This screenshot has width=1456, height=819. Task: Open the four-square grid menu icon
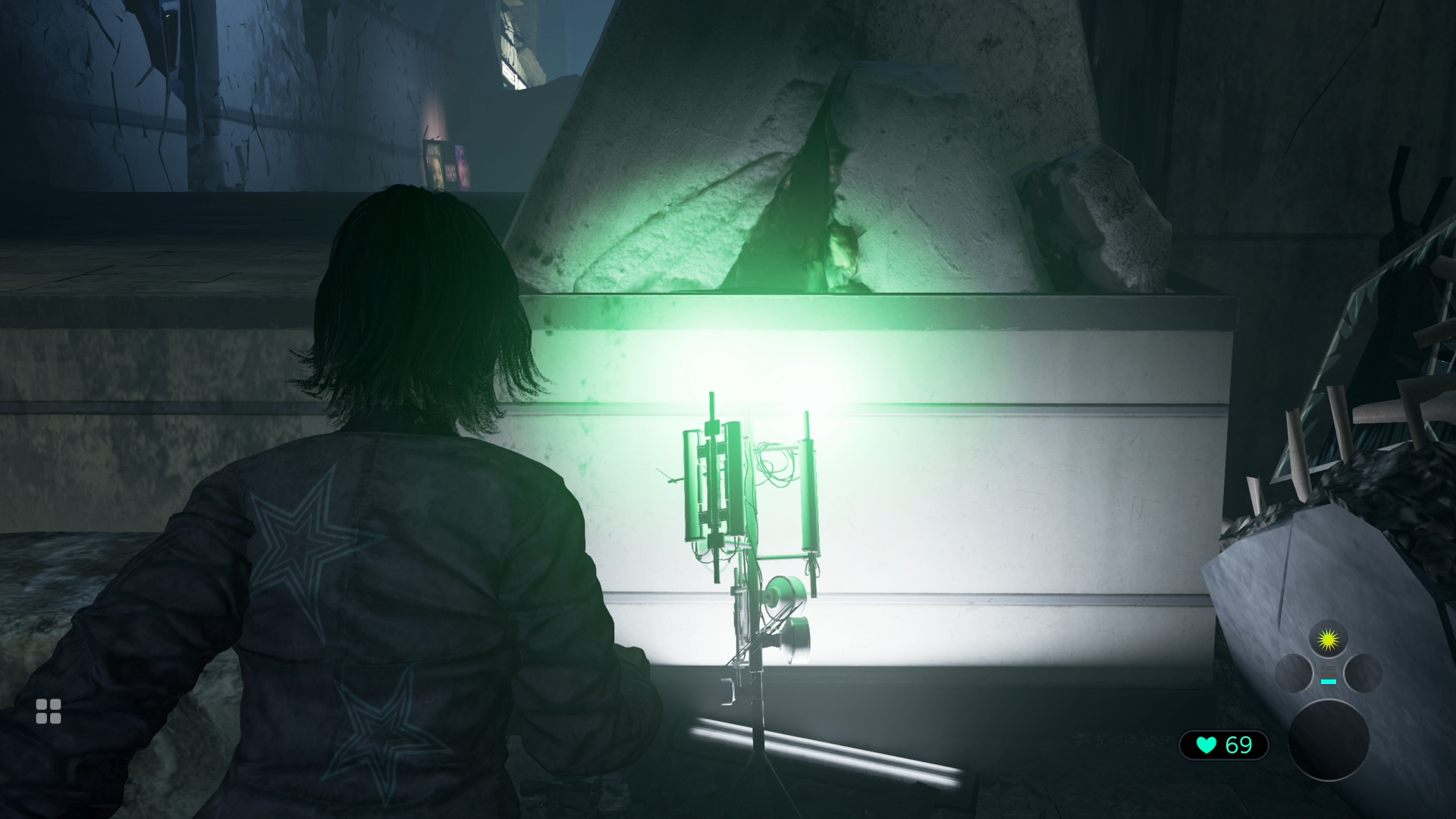click(49, 711)
